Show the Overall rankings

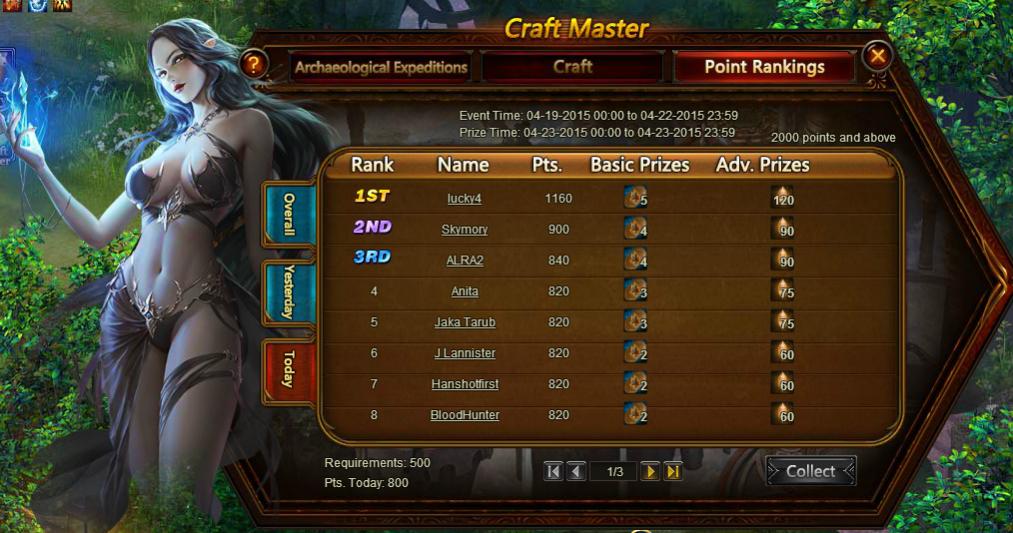pos(289,214)
